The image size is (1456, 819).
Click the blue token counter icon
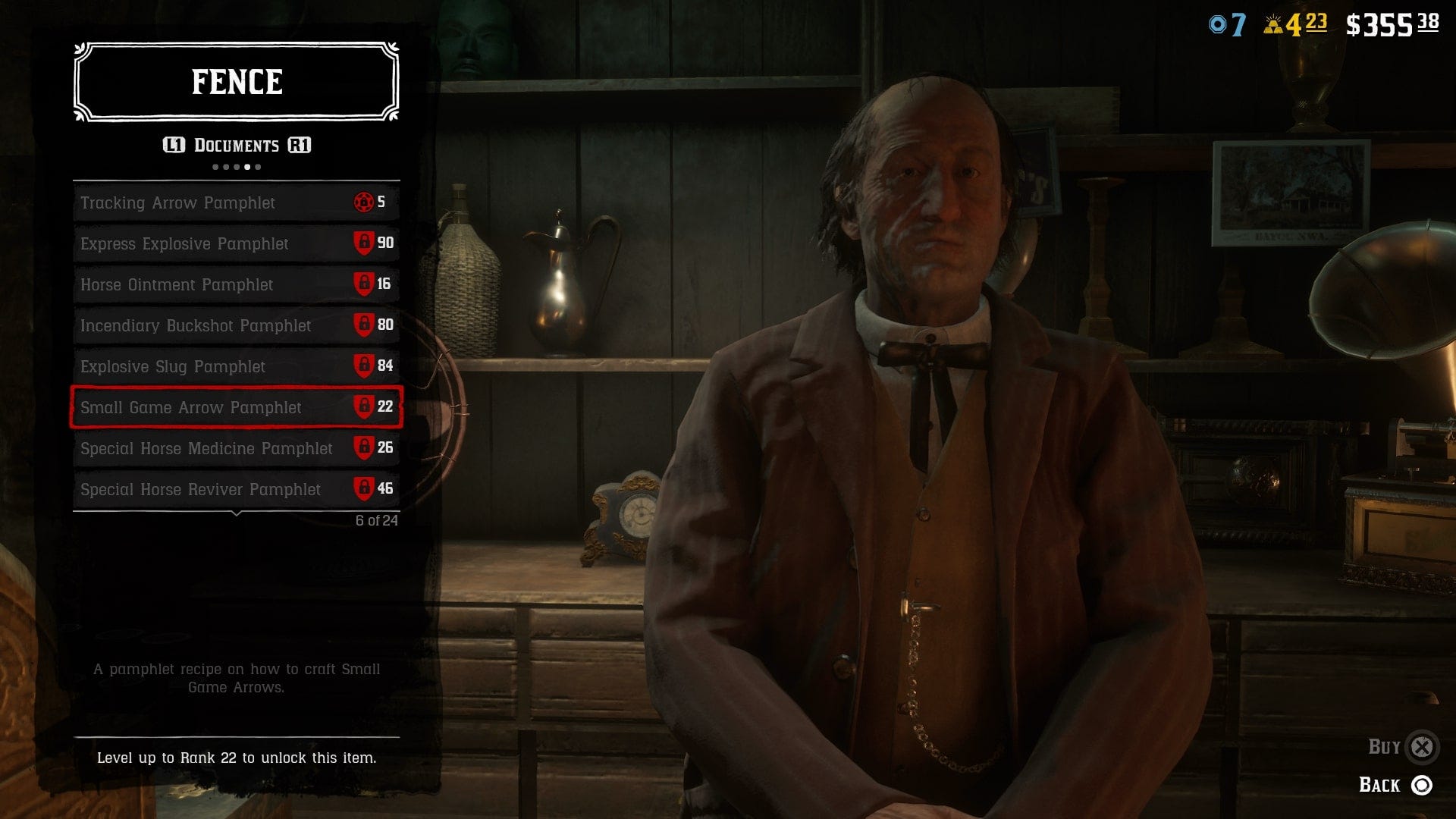click(x=1219, y=23)
